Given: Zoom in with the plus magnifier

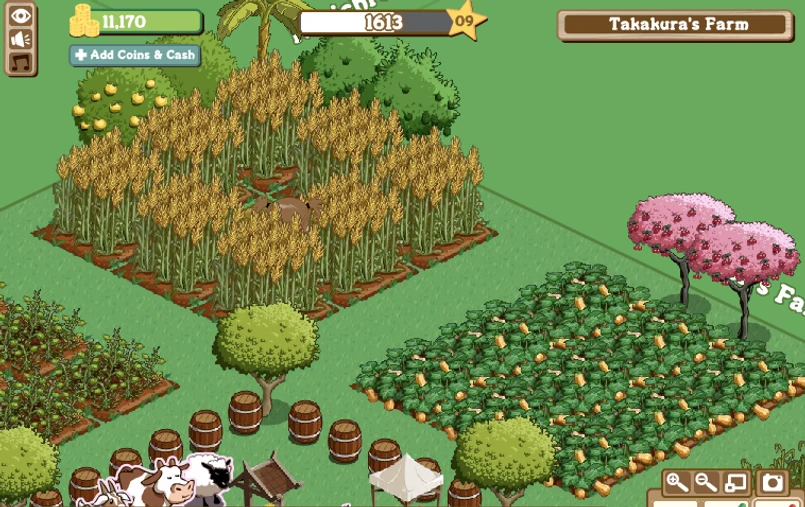Looking at the screenshot, I should pyautogui.click(x=678, y=483).
